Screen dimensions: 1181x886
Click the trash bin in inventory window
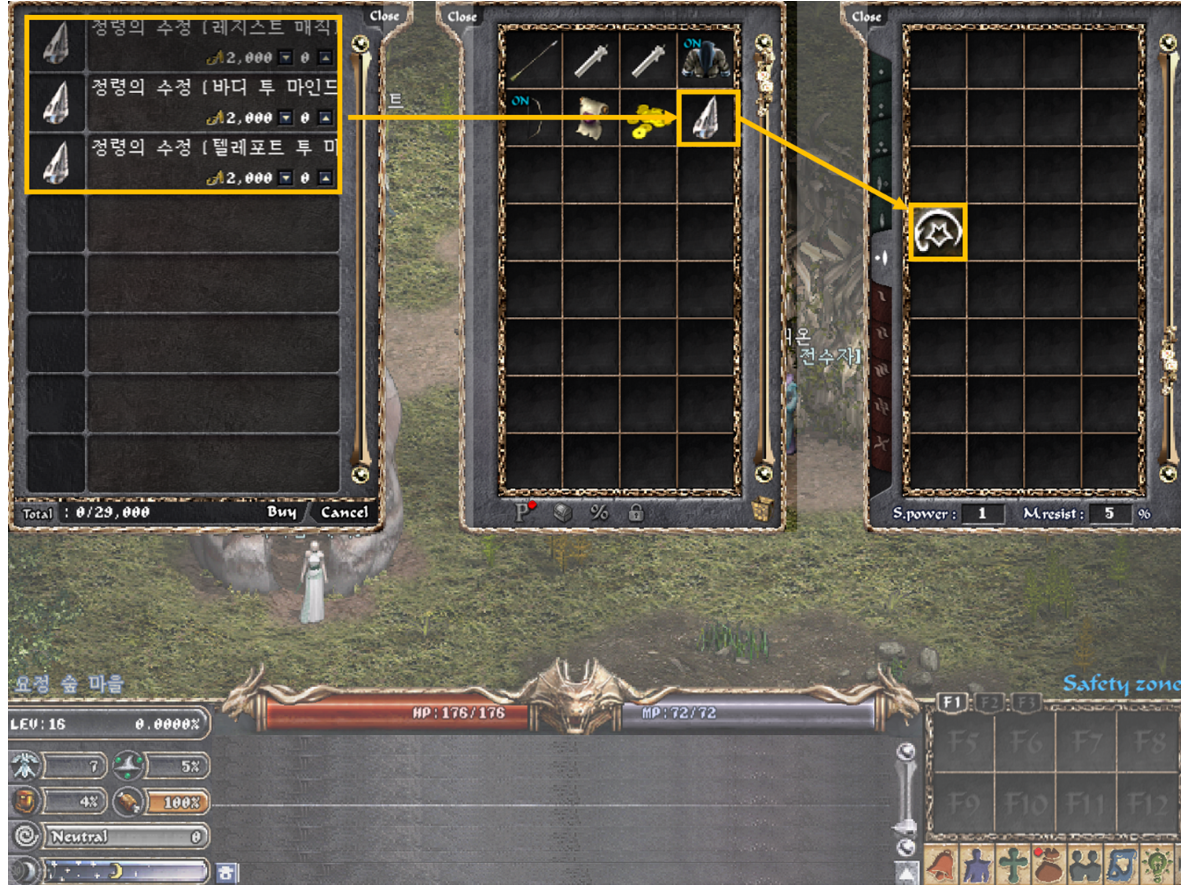763,510
